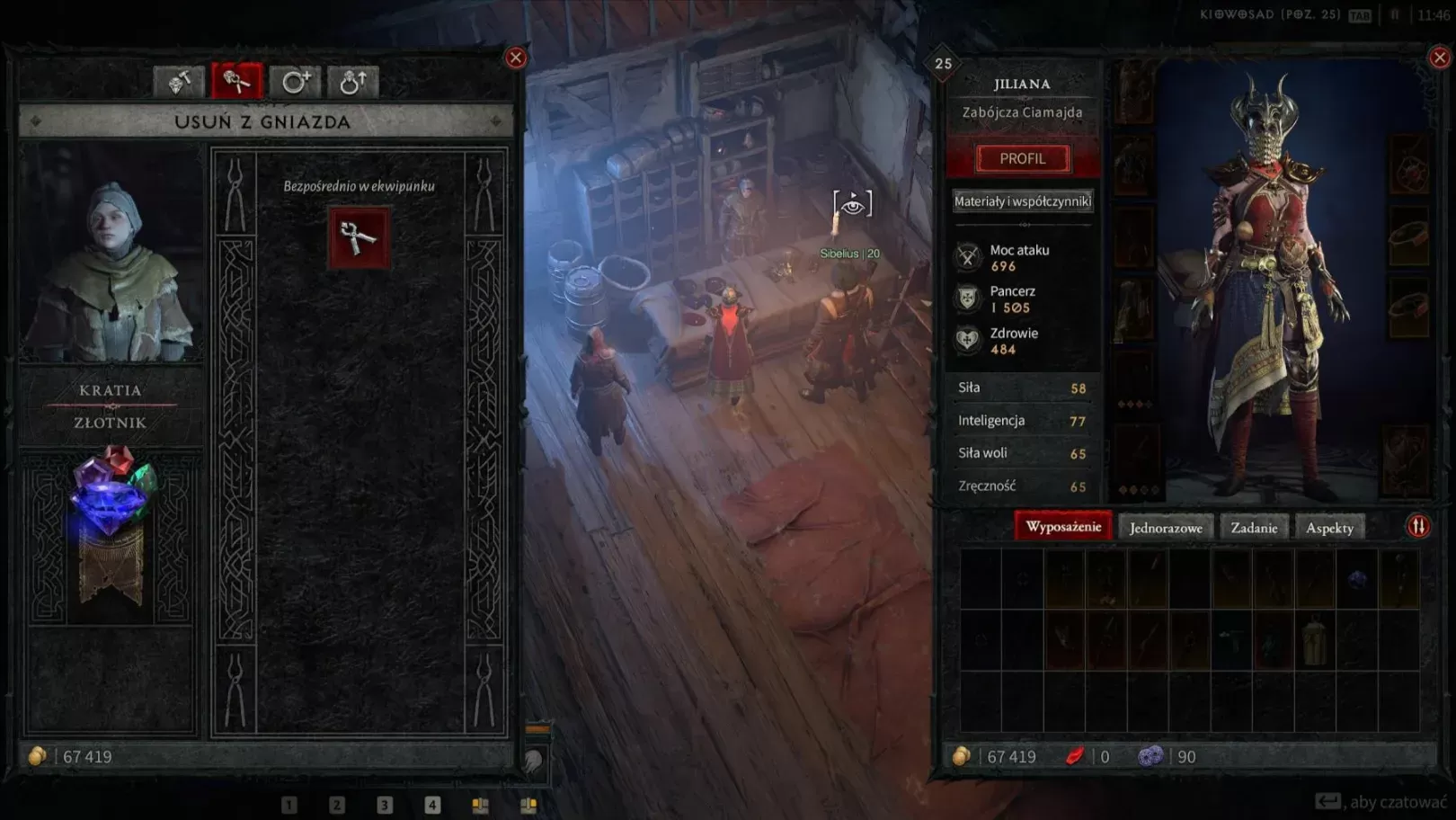This screenshot has height=820, width=1456.
Task: Show Materiały i współczynniki details
Action: click(x=1023, y=201)
